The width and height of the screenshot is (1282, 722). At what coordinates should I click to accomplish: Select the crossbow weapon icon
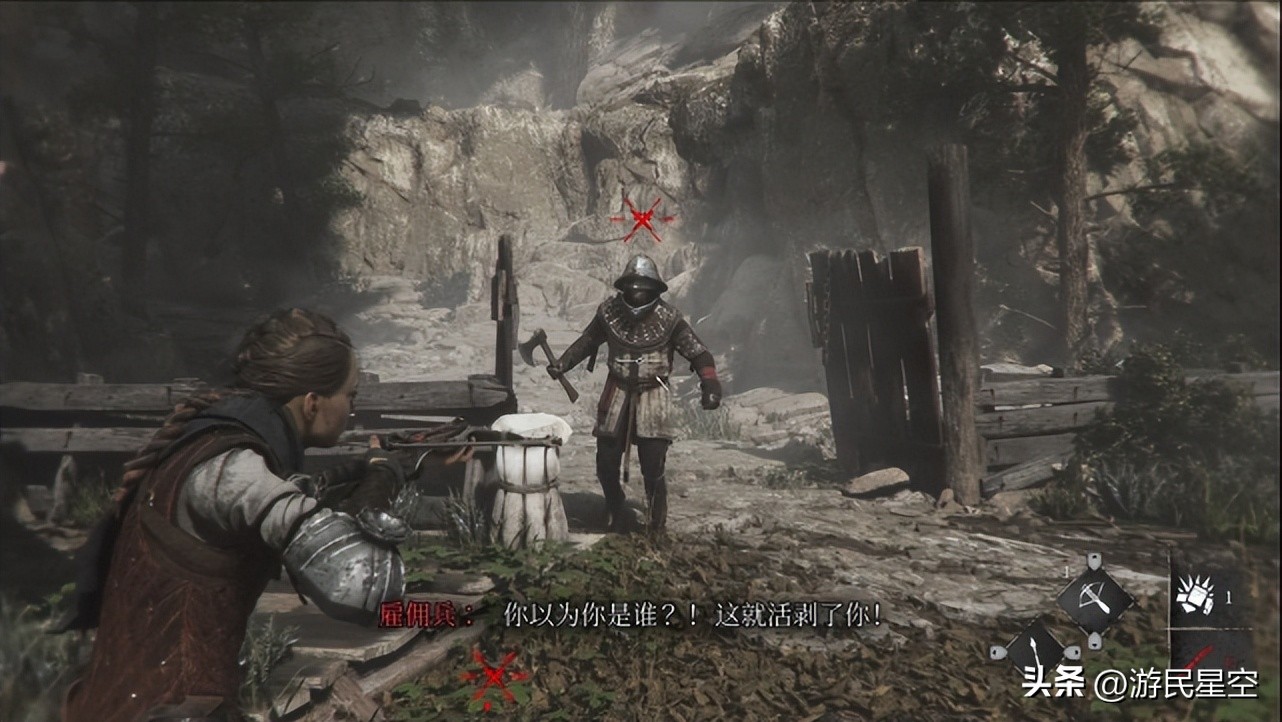click(x=1095, y=599)
